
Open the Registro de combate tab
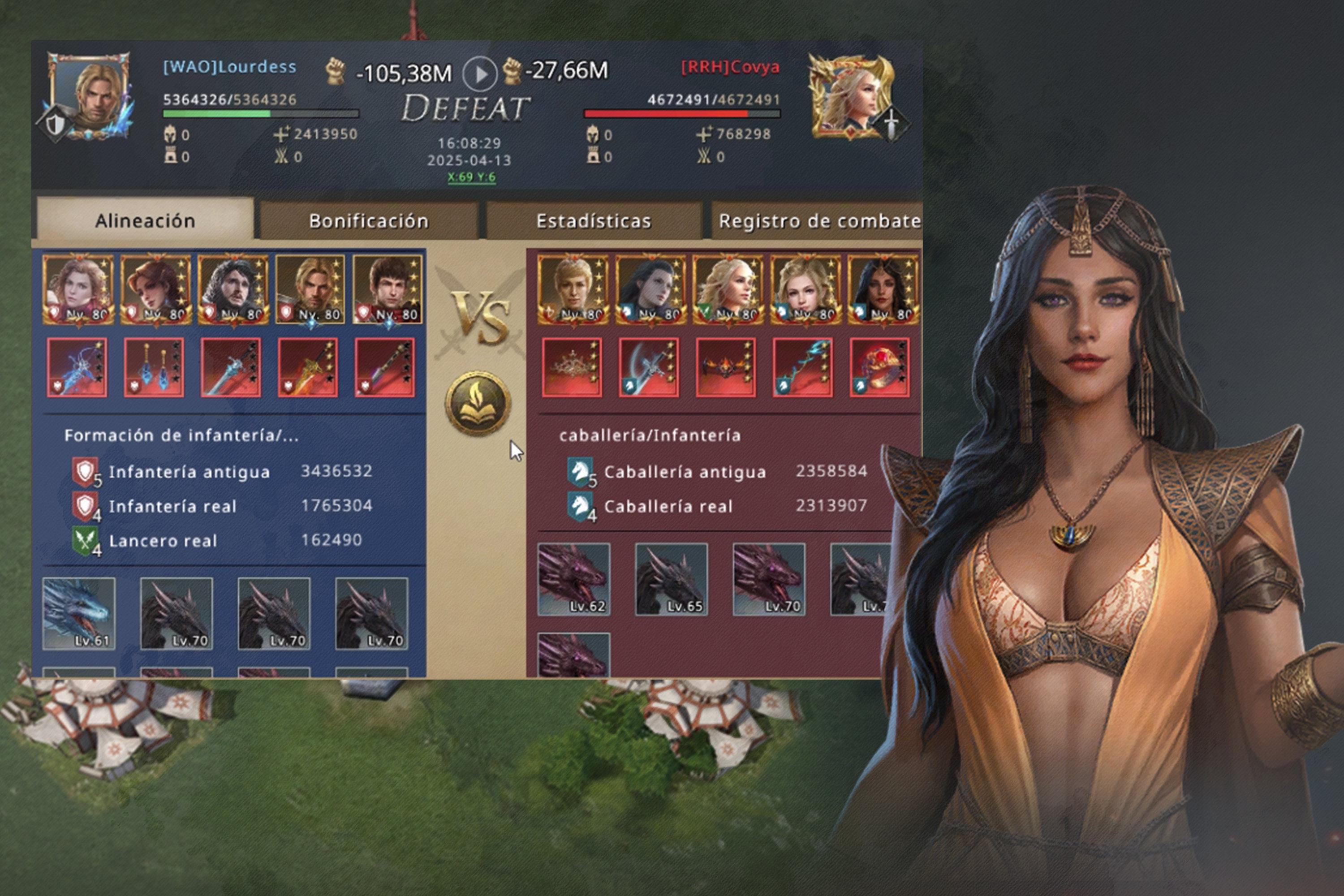(818, 220)
